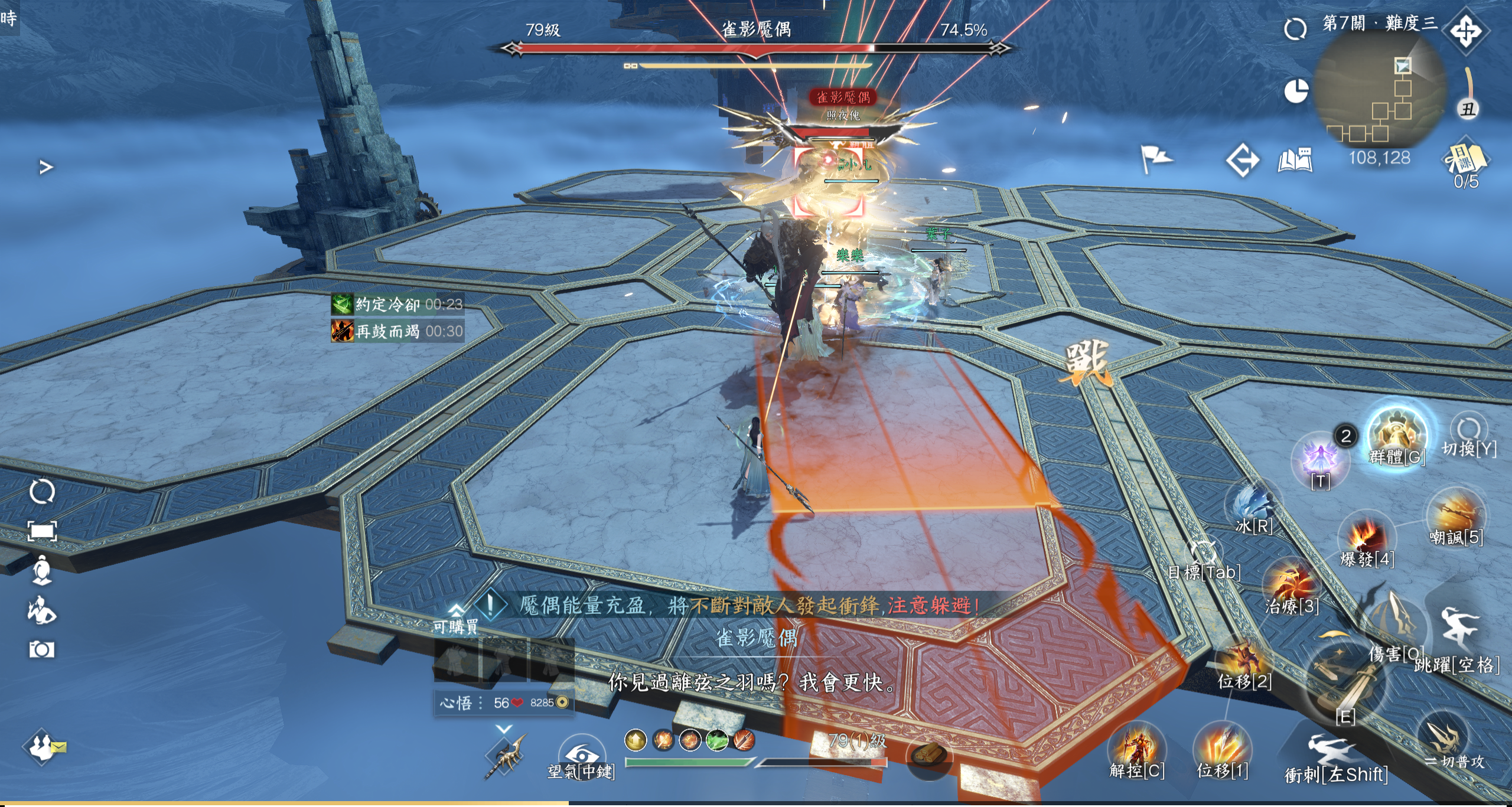Toggle 望氣 vision mode
Screen dimensions: 1512x807
(581, 755)
